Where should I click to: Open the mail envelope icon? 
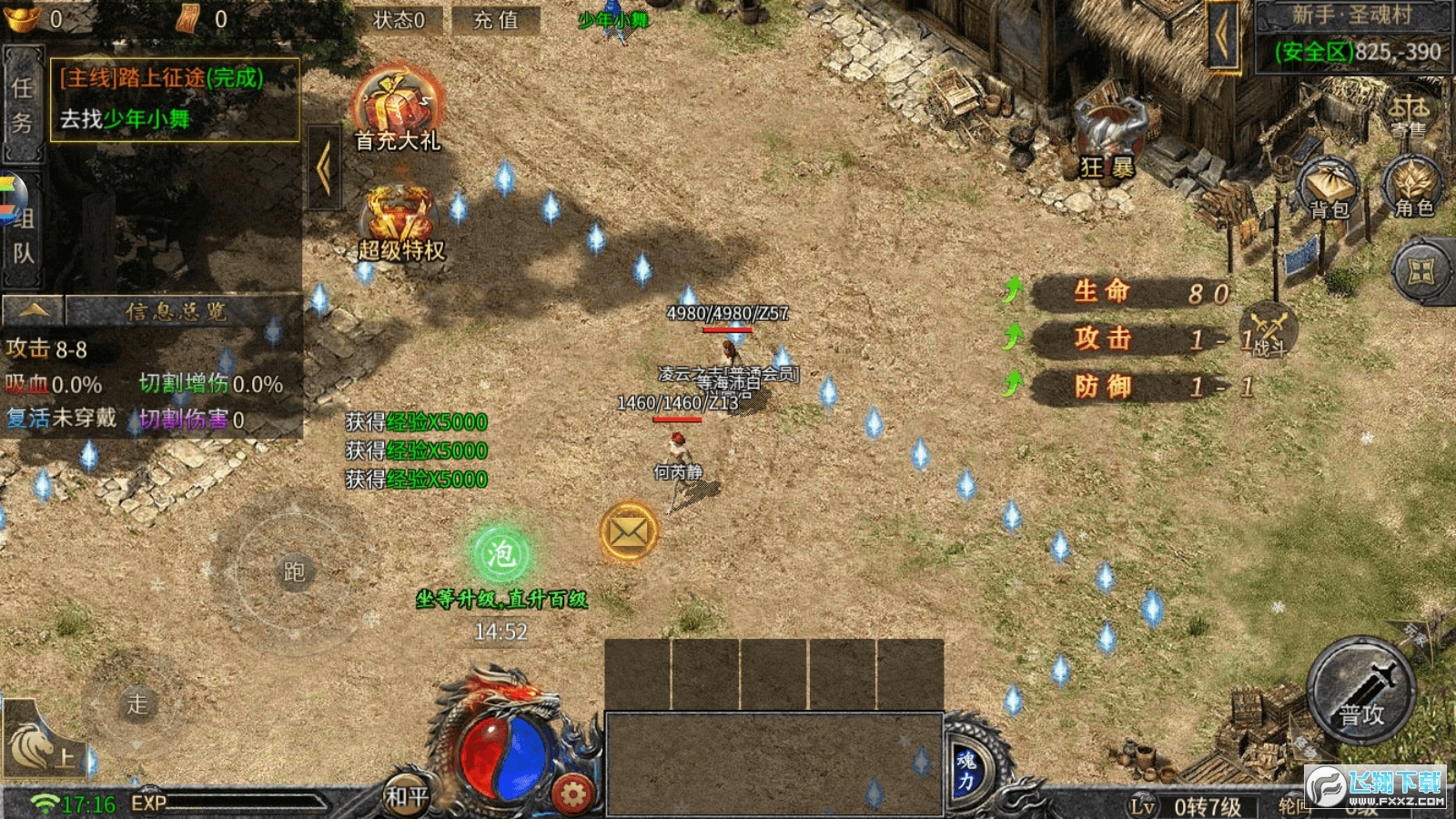coord(628,532)
